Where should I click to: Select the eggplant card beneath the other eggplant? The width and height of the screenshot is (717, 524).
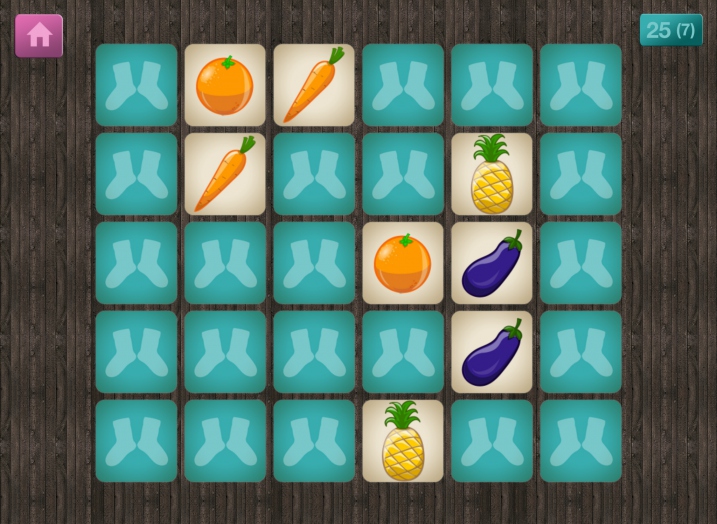pyautogui.click(x=492, y=352)
